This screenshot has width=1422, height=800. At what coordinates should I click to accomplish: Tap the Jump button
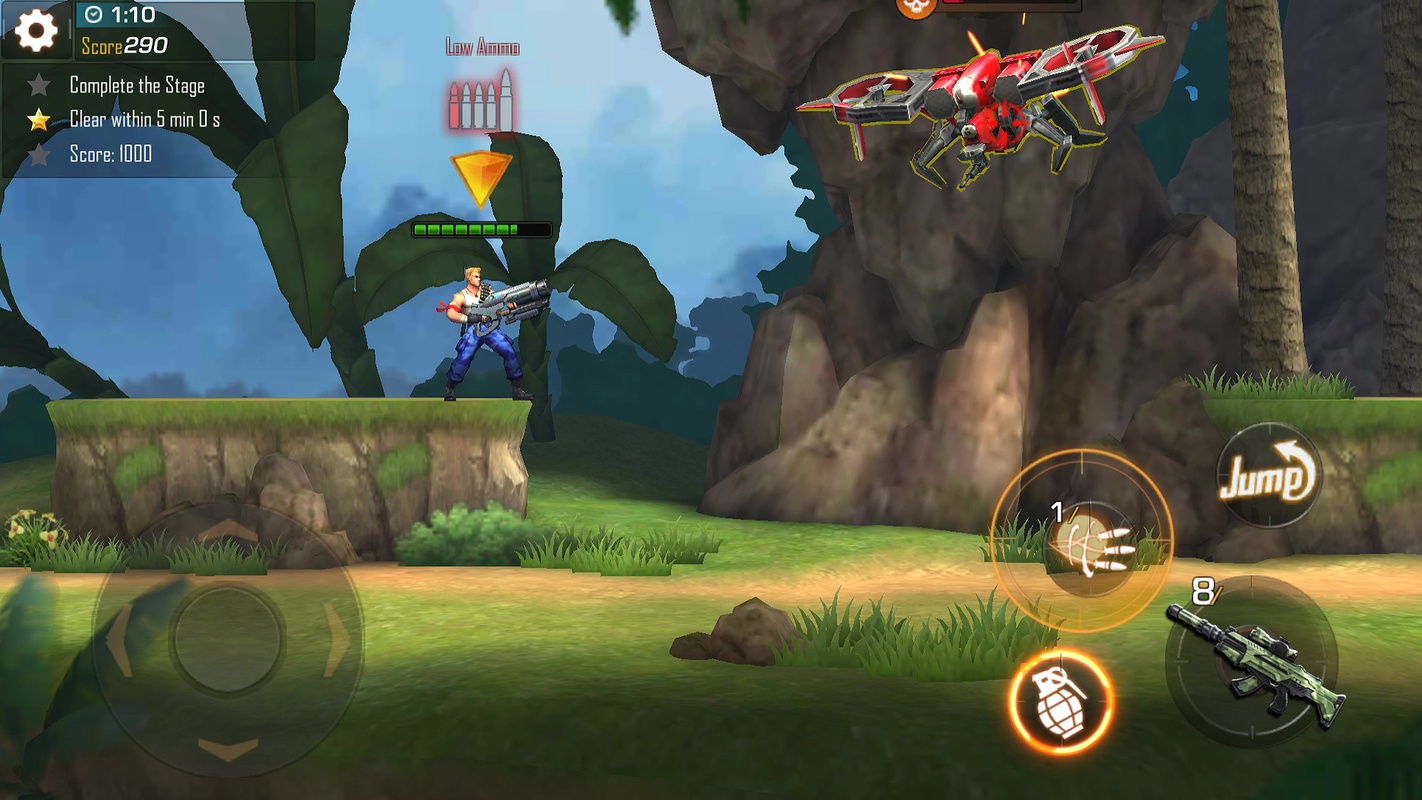pyautogui.click(x=1267, y=477)
